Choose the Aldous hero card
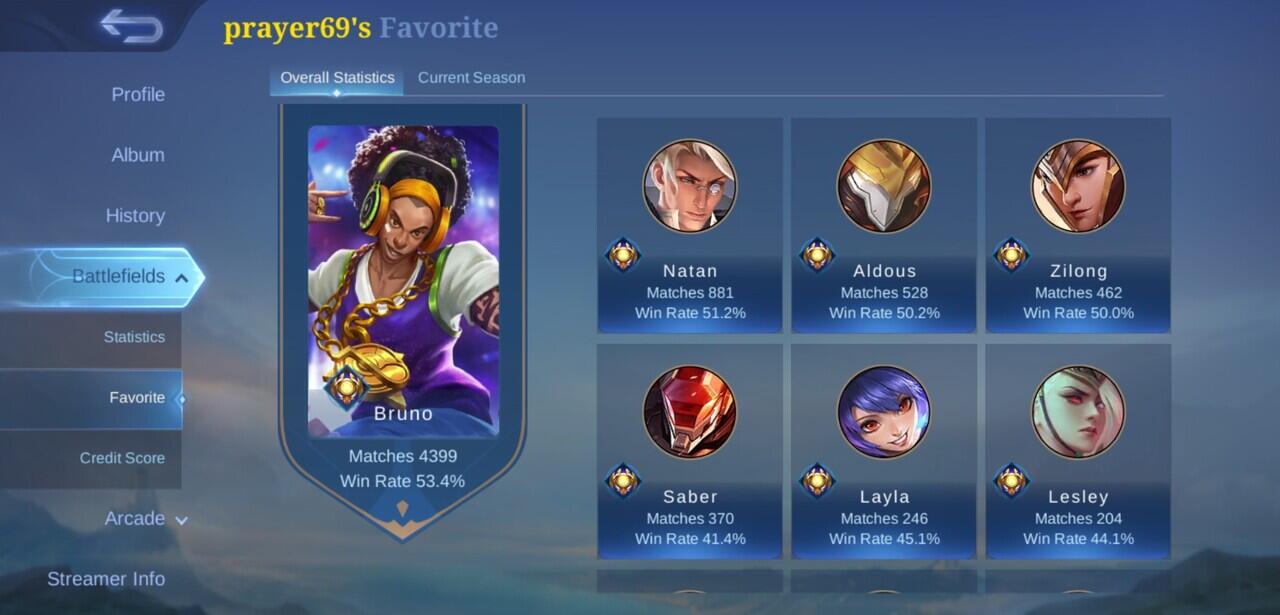Image resolution: width=1280 pixels, height=615 pixels. click(x=884, y=226)
